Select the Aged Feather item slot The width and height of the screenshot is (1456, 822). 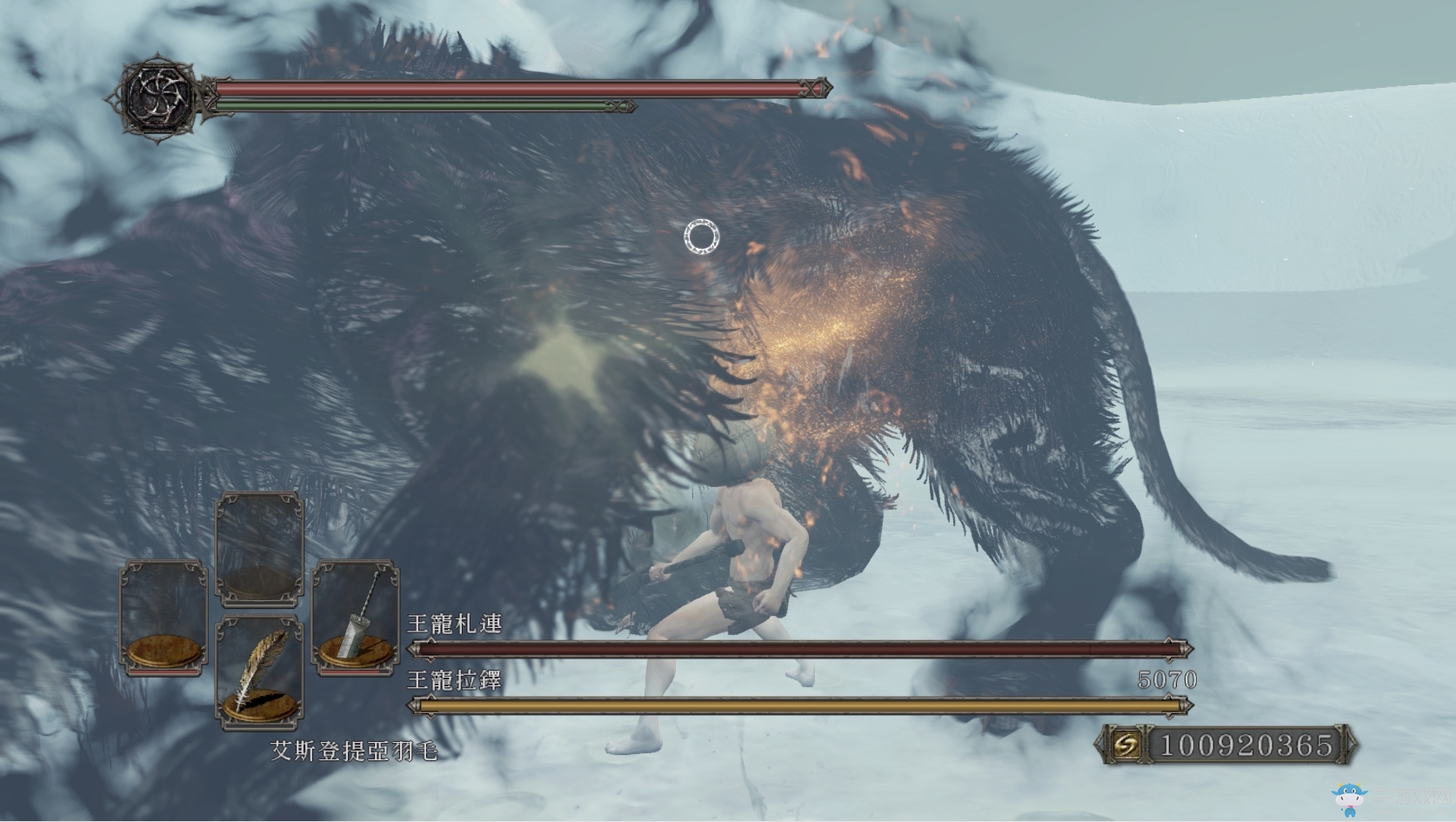tap(258, 671)
